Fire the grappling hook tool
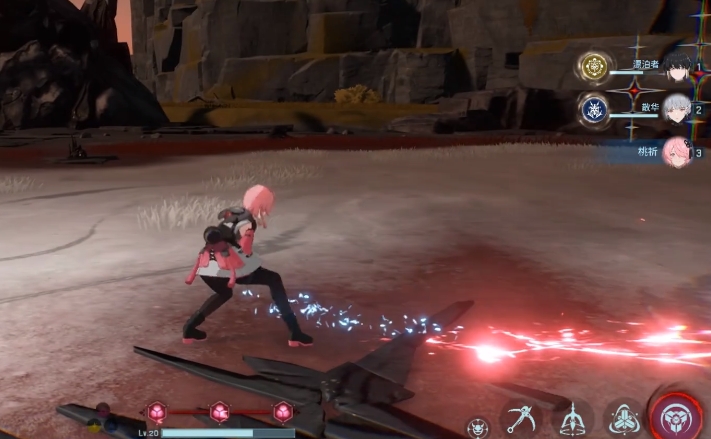Viewport: 711px width, 439px height. [x=521, y=417]
